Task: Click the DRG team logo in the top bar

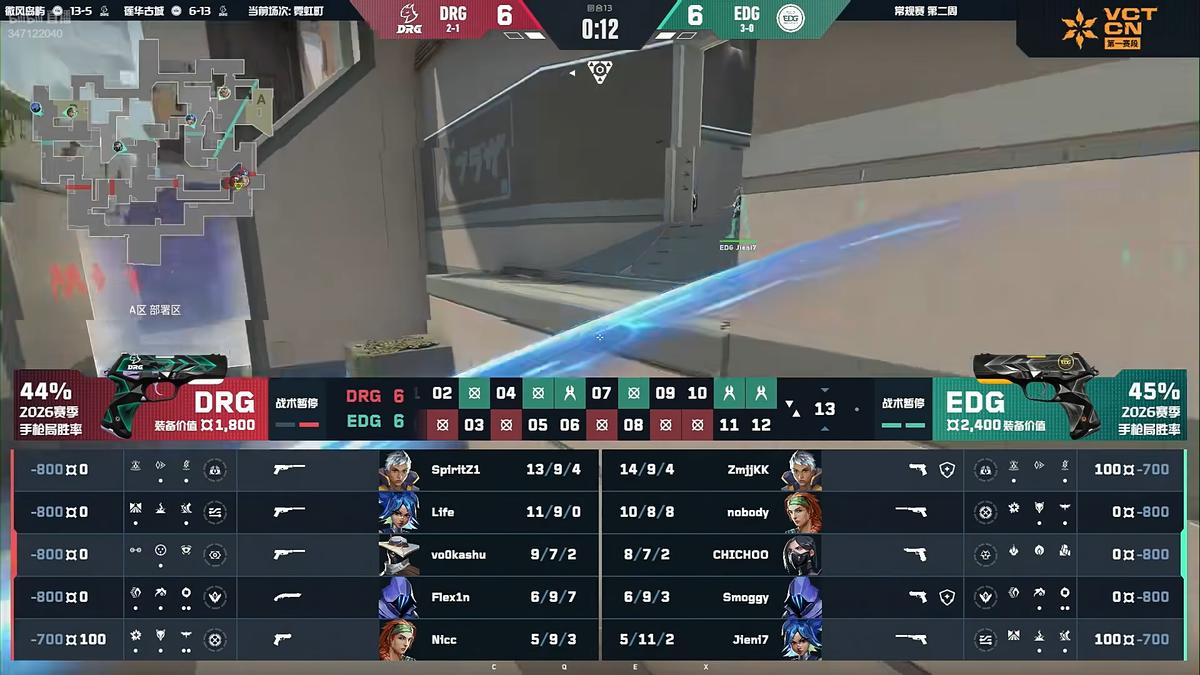Action: pos(410,18)
